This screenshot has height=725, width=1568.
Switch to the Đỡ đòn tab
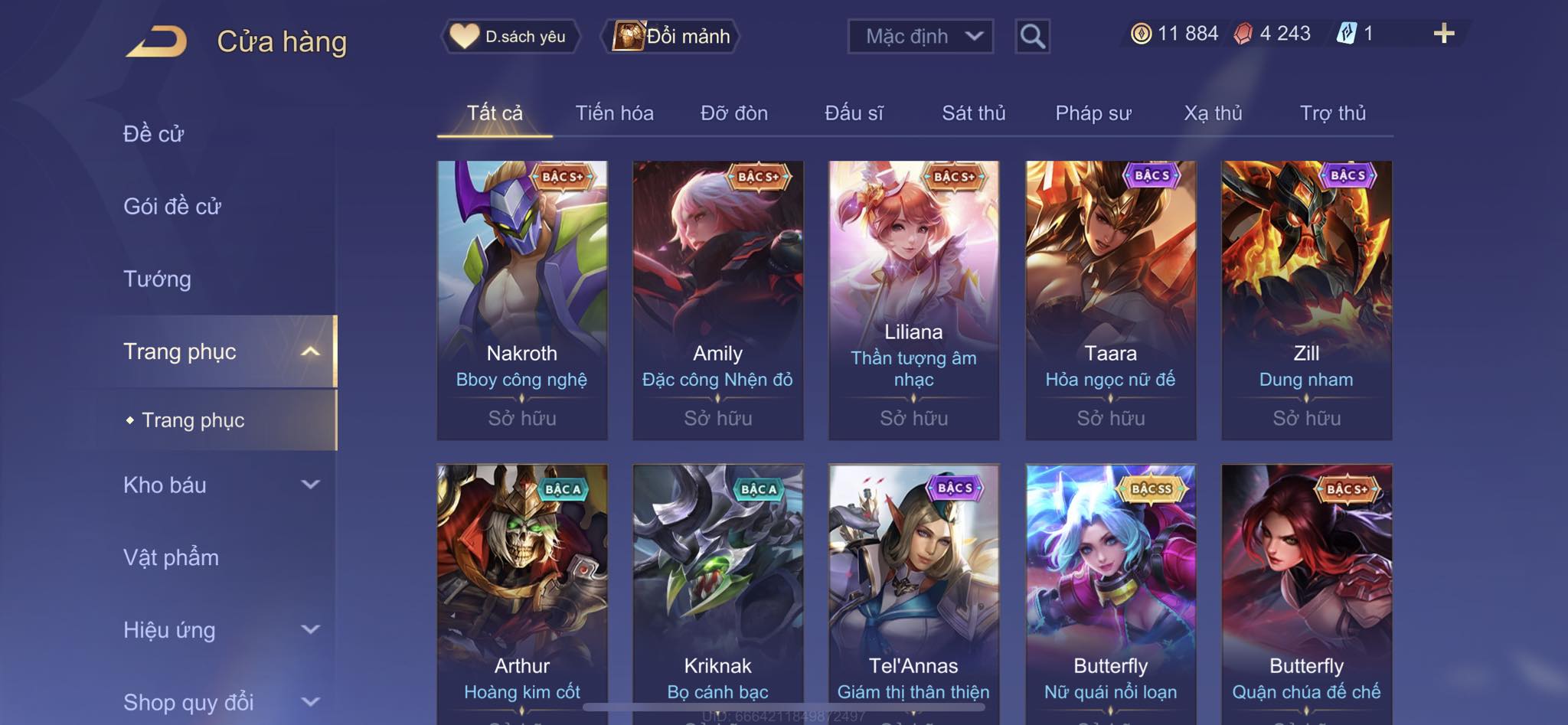click(733, 113)
